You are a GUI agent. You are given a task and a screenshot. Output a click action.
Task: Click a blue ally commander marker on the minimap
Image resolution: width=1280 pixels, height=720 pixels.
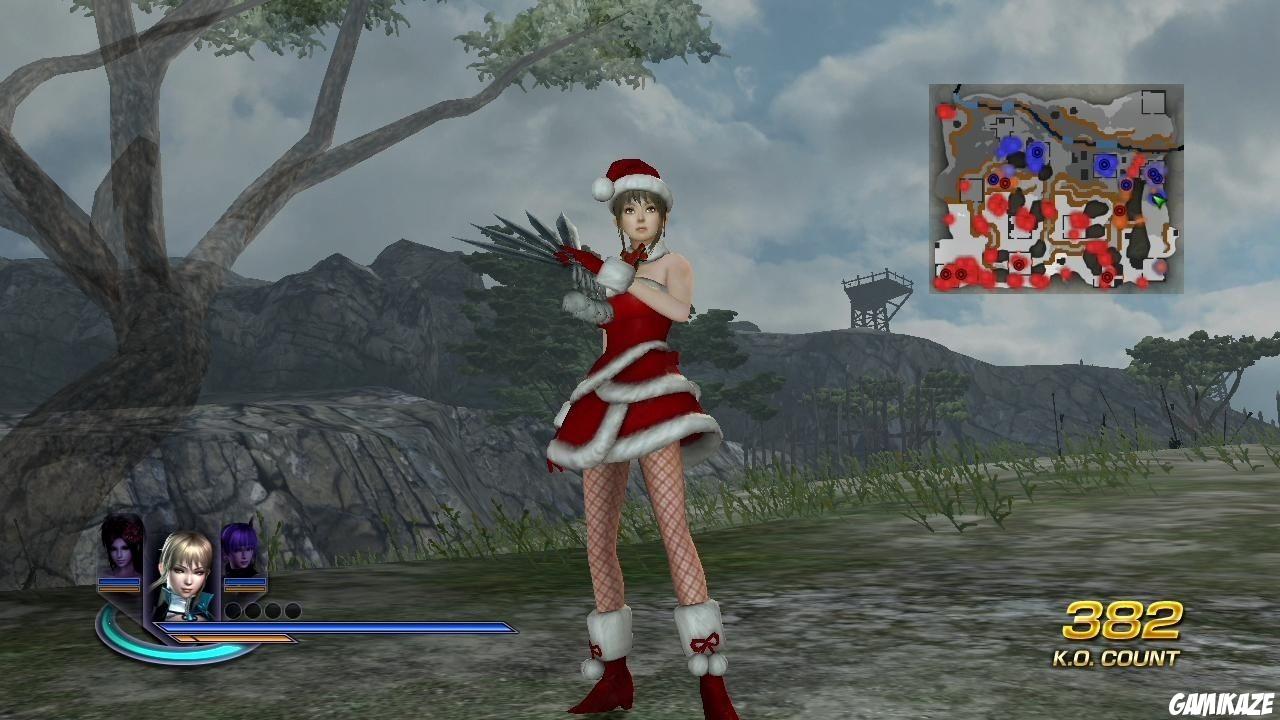click(x=1103, y=162)
